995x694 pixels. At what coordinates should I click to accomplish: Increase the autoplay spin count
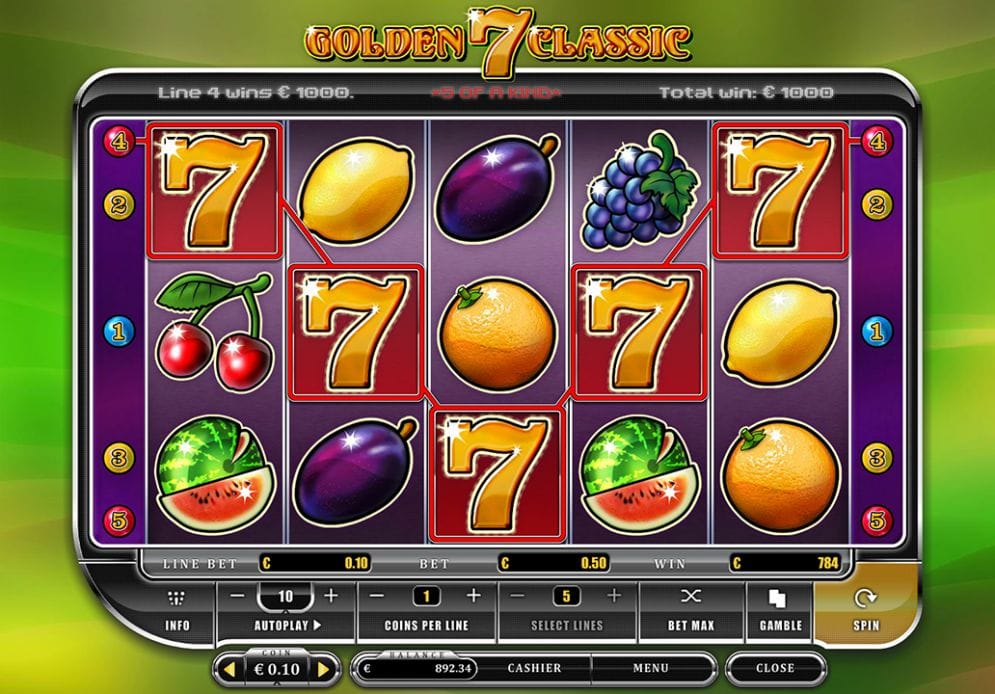tap(332, 596)
